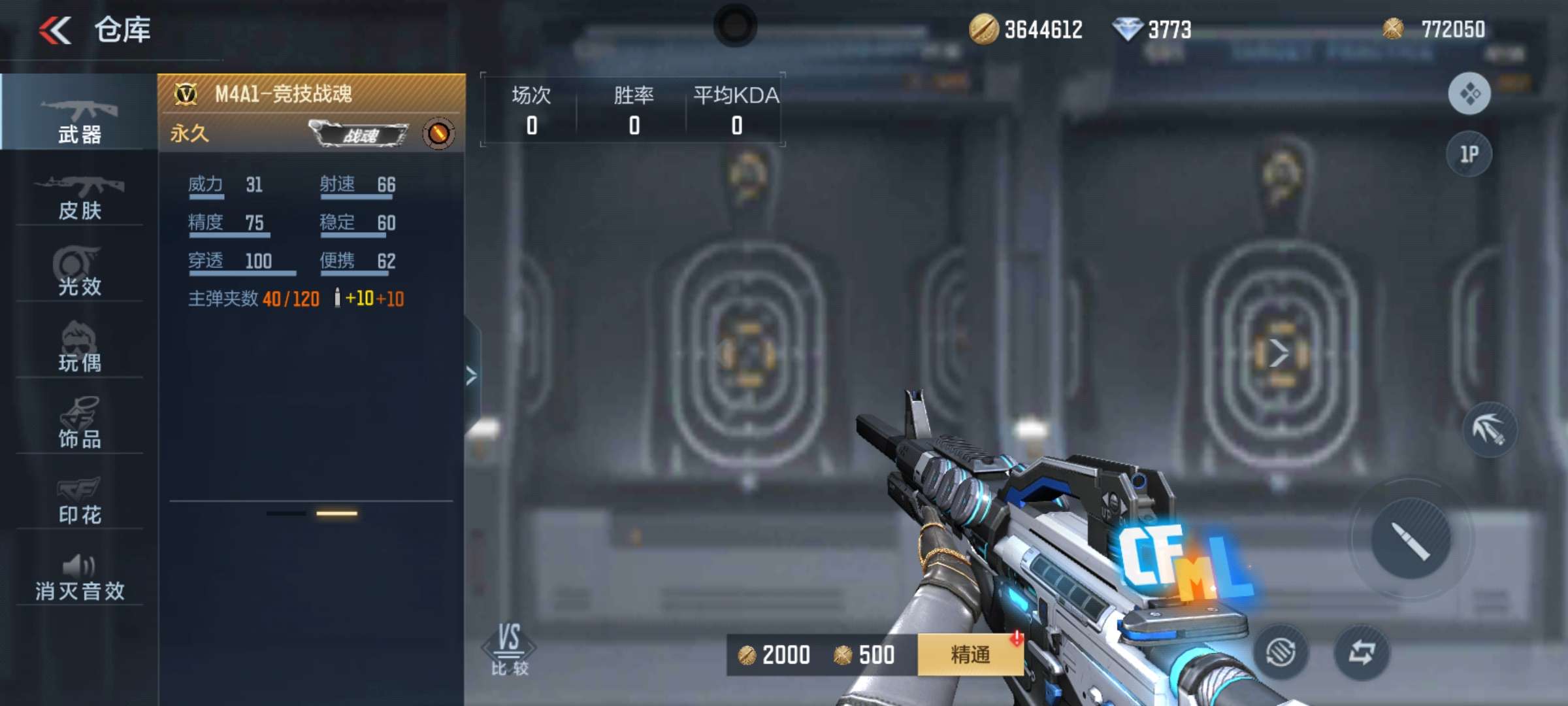Image resolution: width=1568 pixels, height=706 pixels.
Task: Tap the claw slash melee button
Action: pos(1489,429)
